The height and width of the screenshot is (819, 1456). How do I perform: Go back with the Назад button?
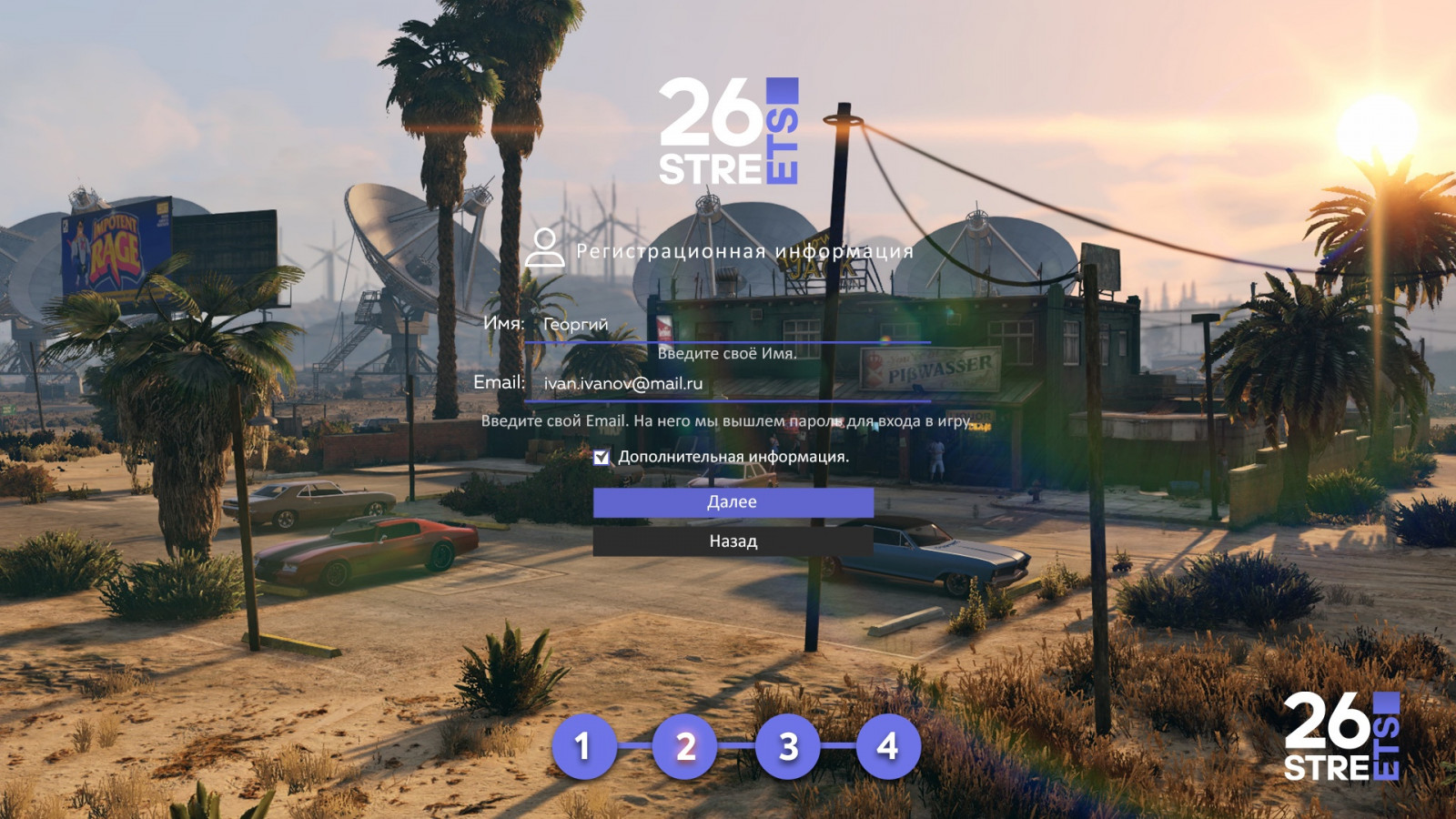point(733,541)
